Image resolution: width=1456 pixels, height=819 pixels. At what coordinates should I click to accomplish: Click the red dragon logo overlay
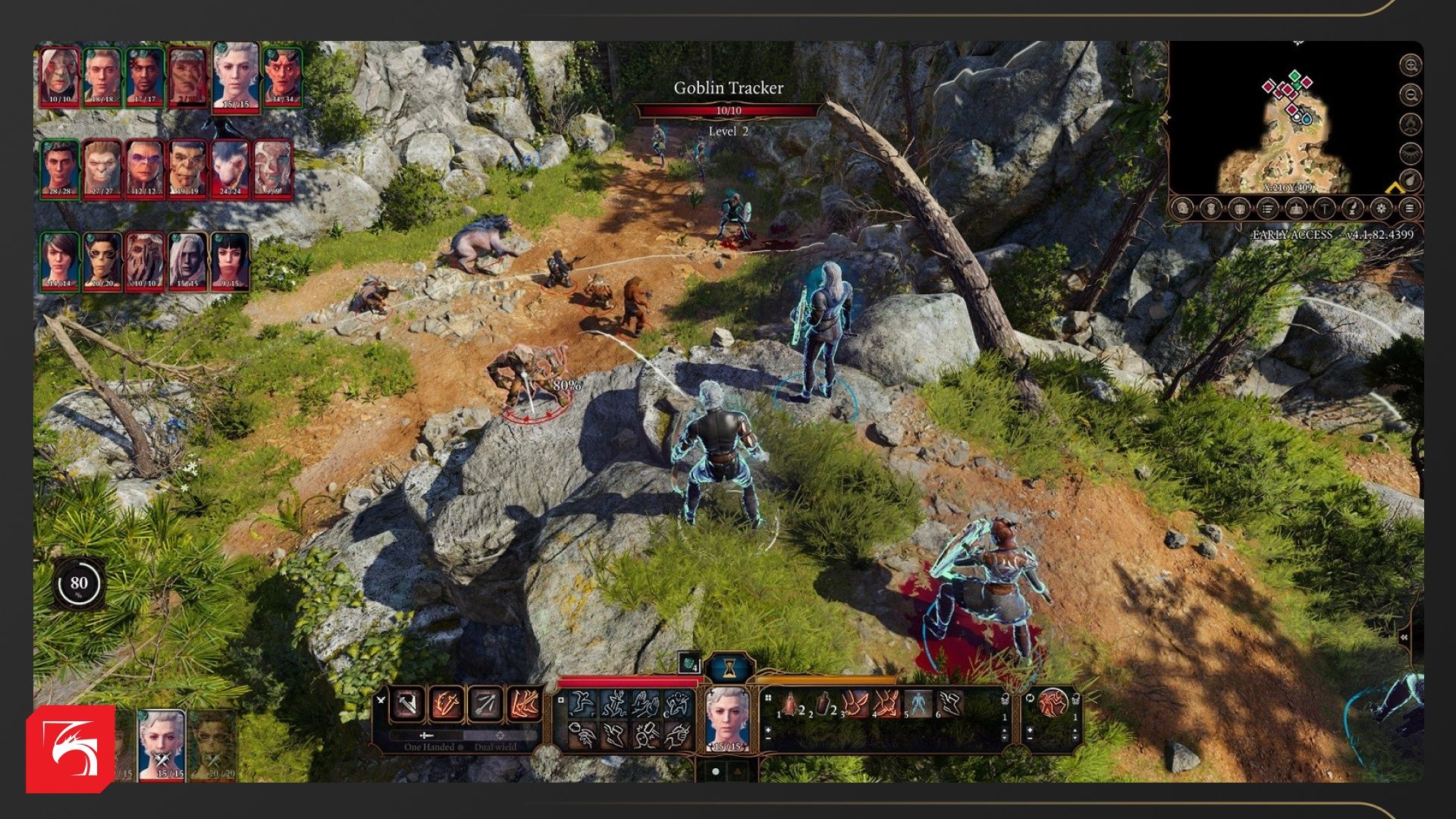71,749
